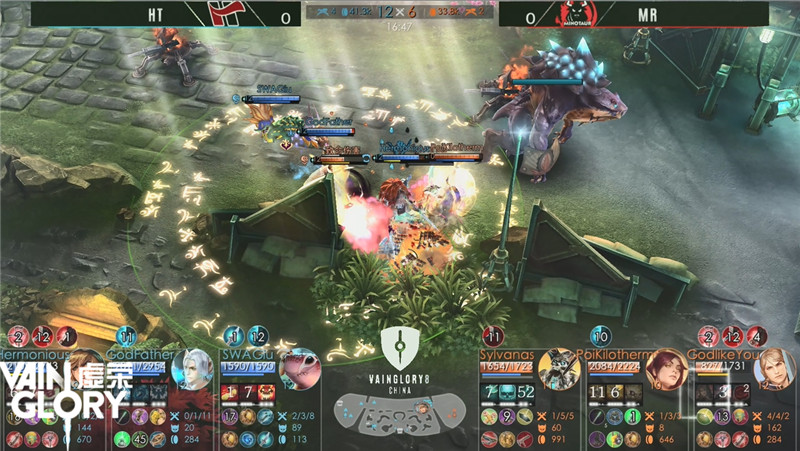800x451 pixels.
Task: Click the Hermonious player panel portrait
Action: tap(85, 368)
